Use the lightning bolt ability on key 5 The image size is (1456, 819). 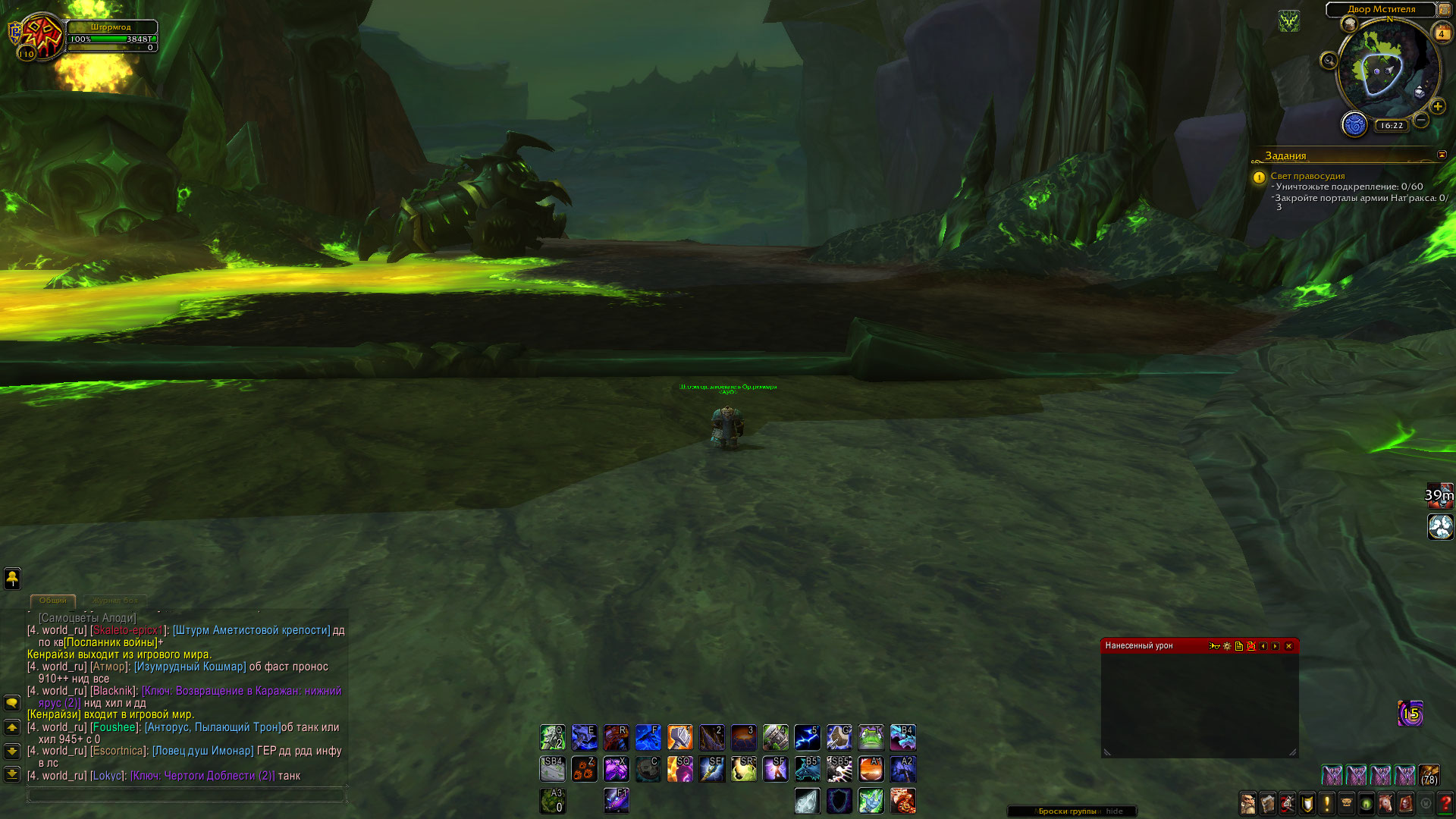(807, 737)
